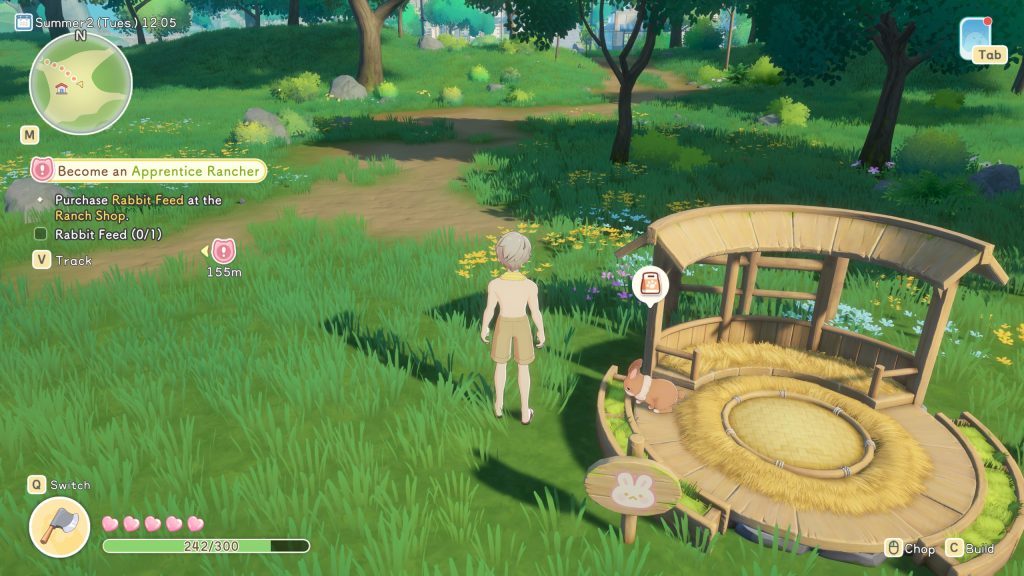Open the phone menu icon

[975, 37]
